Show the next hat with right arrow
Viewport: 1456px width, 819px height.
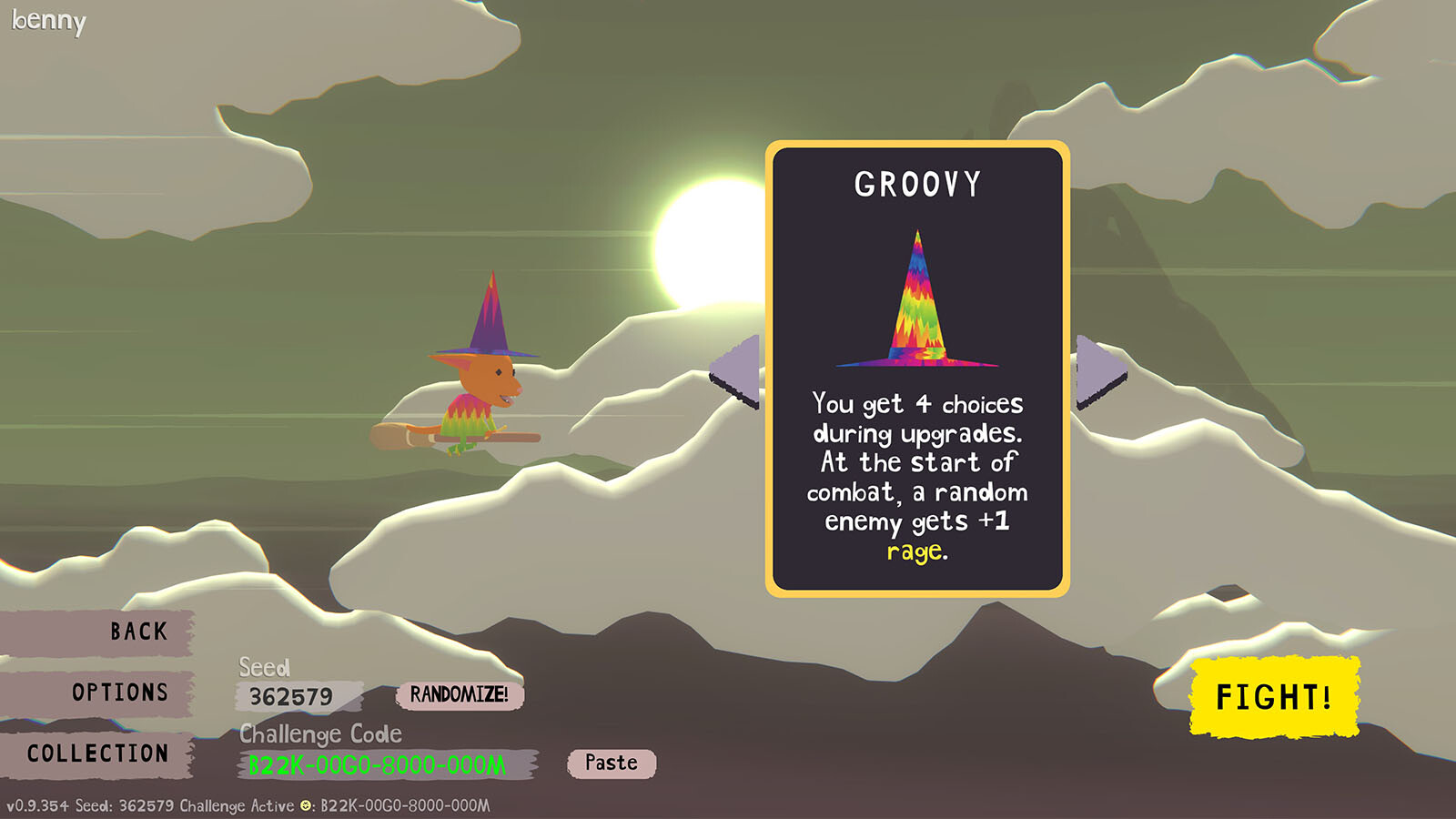pos(1098,371)
